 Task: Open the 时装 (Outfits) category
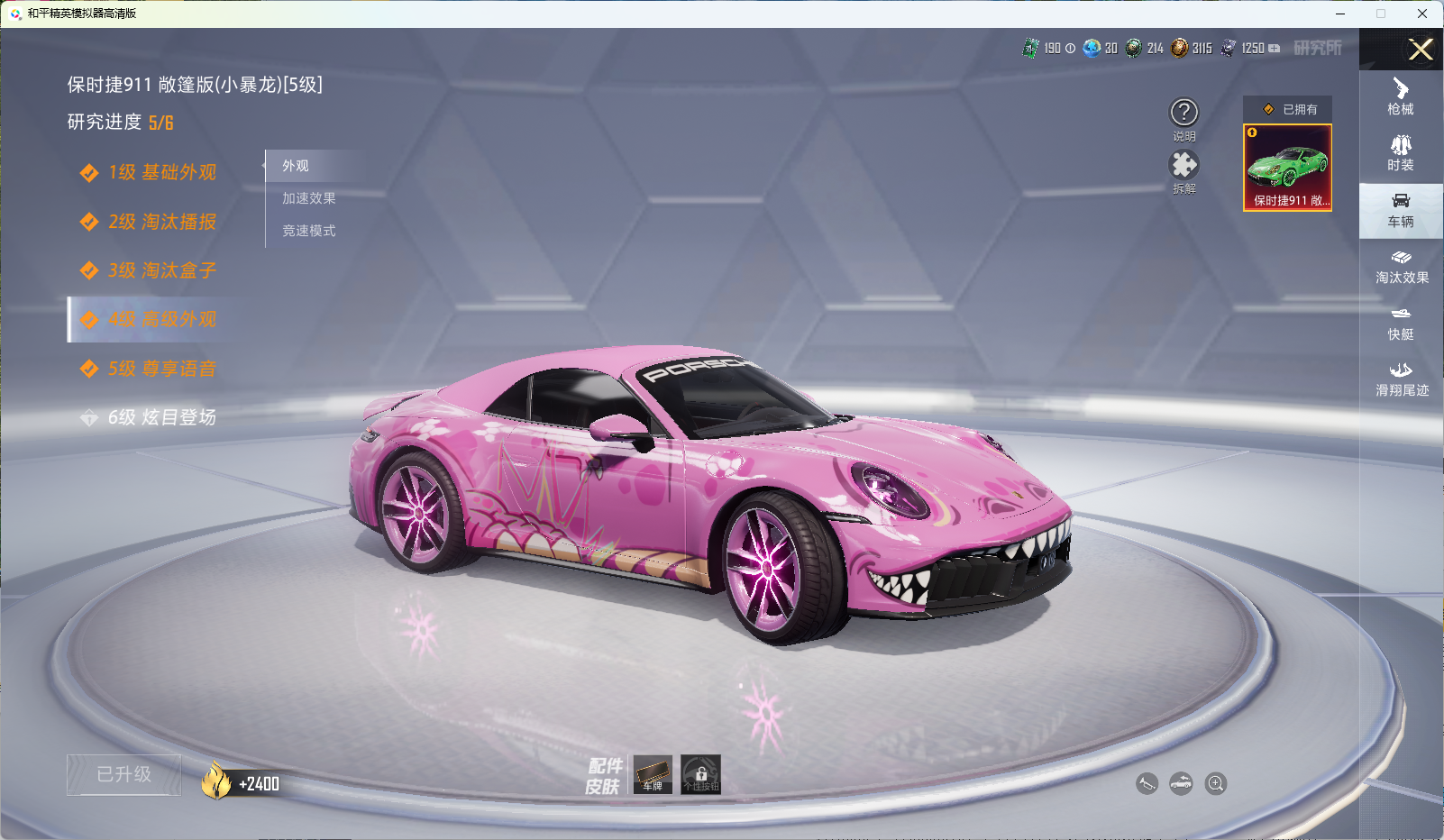click(1401, 153)
